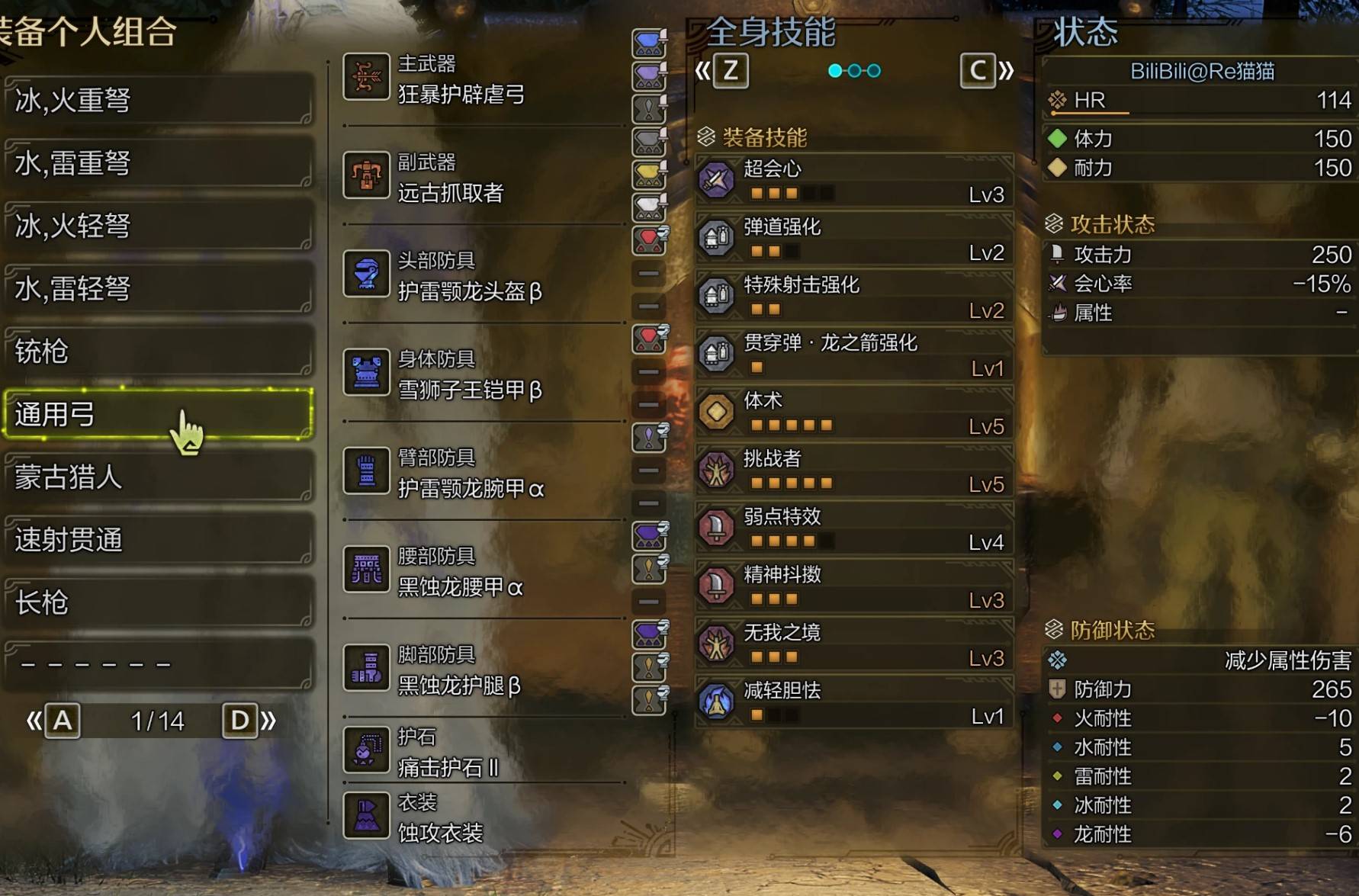Viewport: 1359px width, 896px height.
Task: Open the 护石 charm slot icon
Action: tap(367, 750)
